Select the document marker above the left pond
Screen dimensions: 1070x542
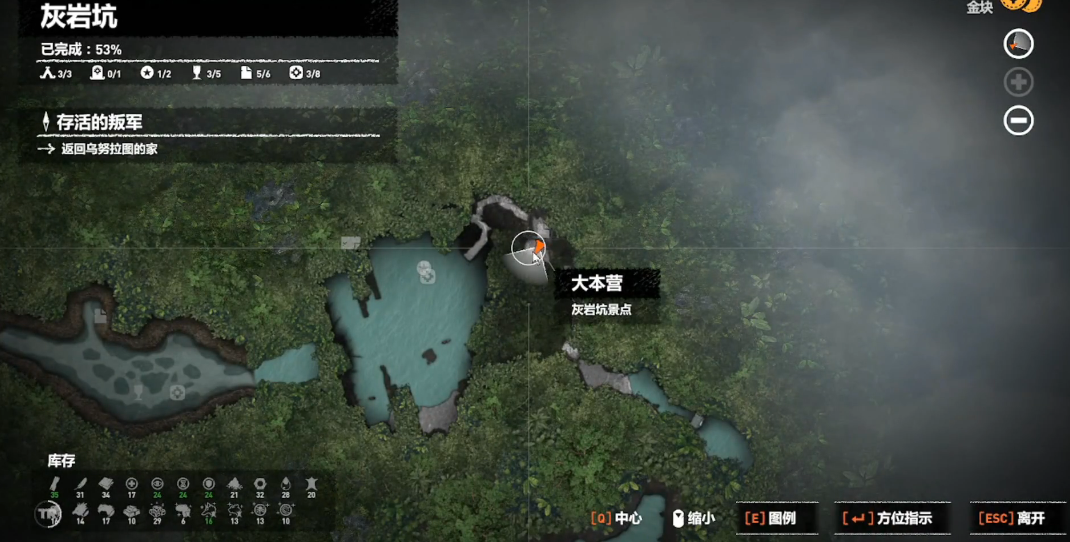pyautogui.click(x=101, y=317)
